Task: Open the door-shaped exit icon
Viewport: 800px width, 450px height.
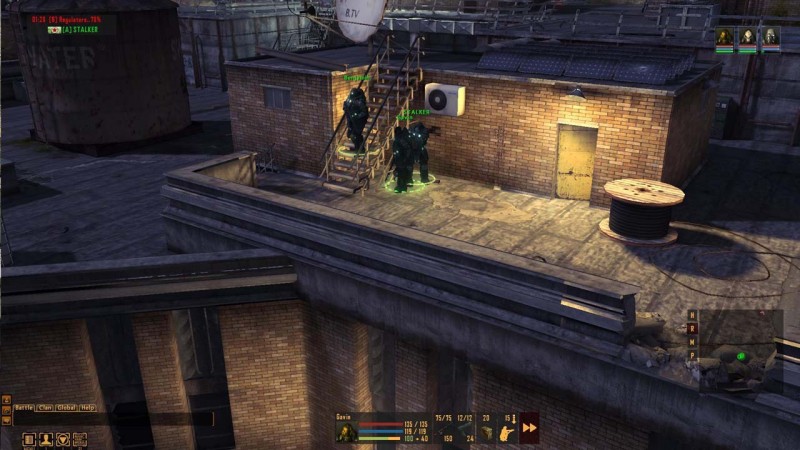Action: 28,439
